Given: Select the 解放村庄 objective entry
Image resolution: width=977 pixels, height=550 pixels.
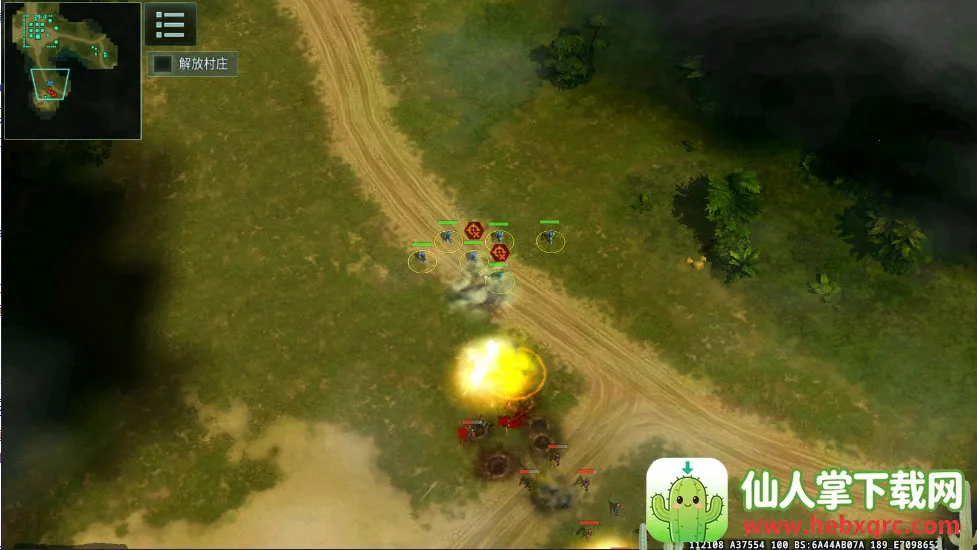Looking at the screenshot, I should click(x=192, y=64).
